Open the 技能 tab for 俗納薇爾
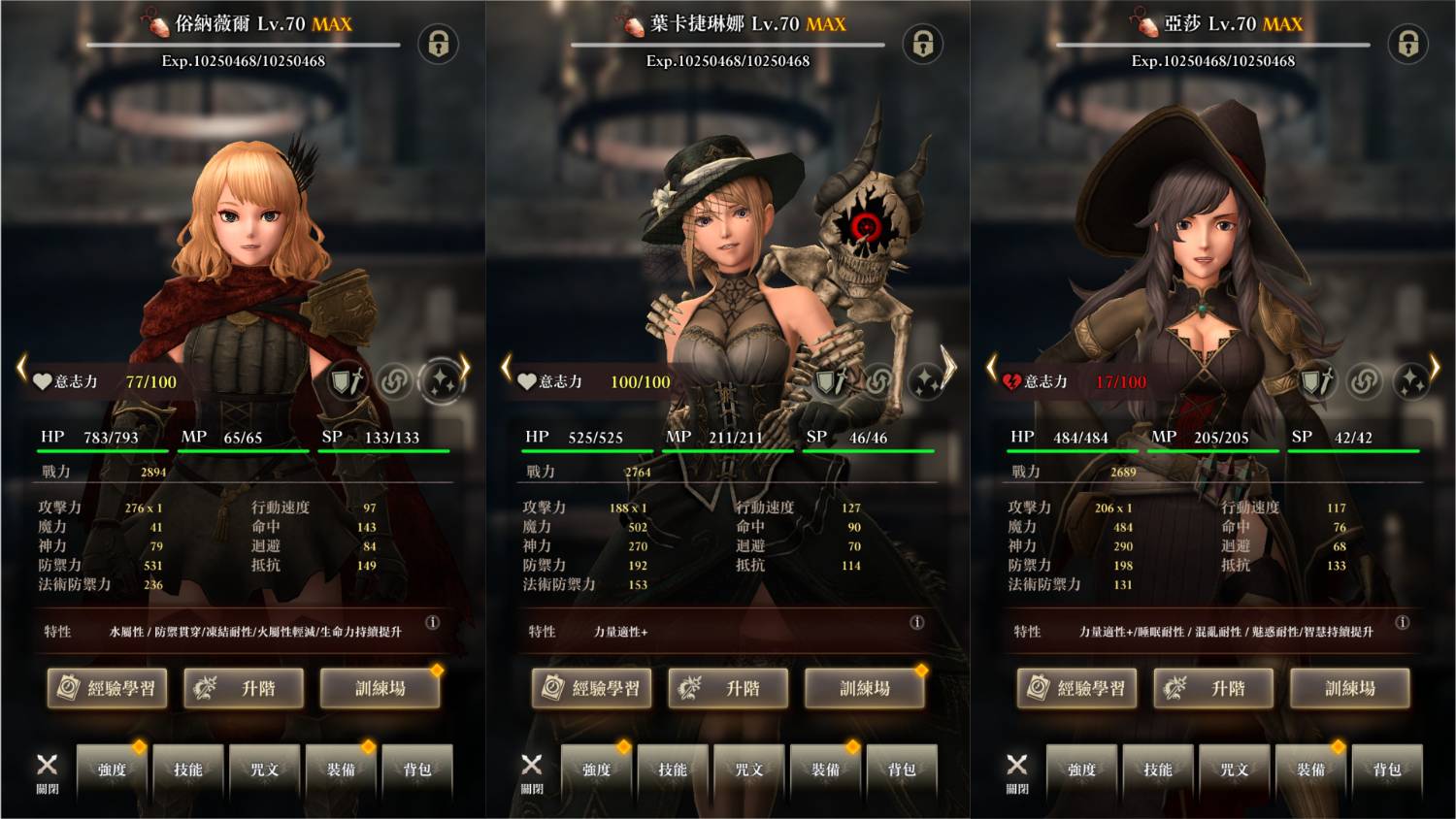 [x=187, y=770]
